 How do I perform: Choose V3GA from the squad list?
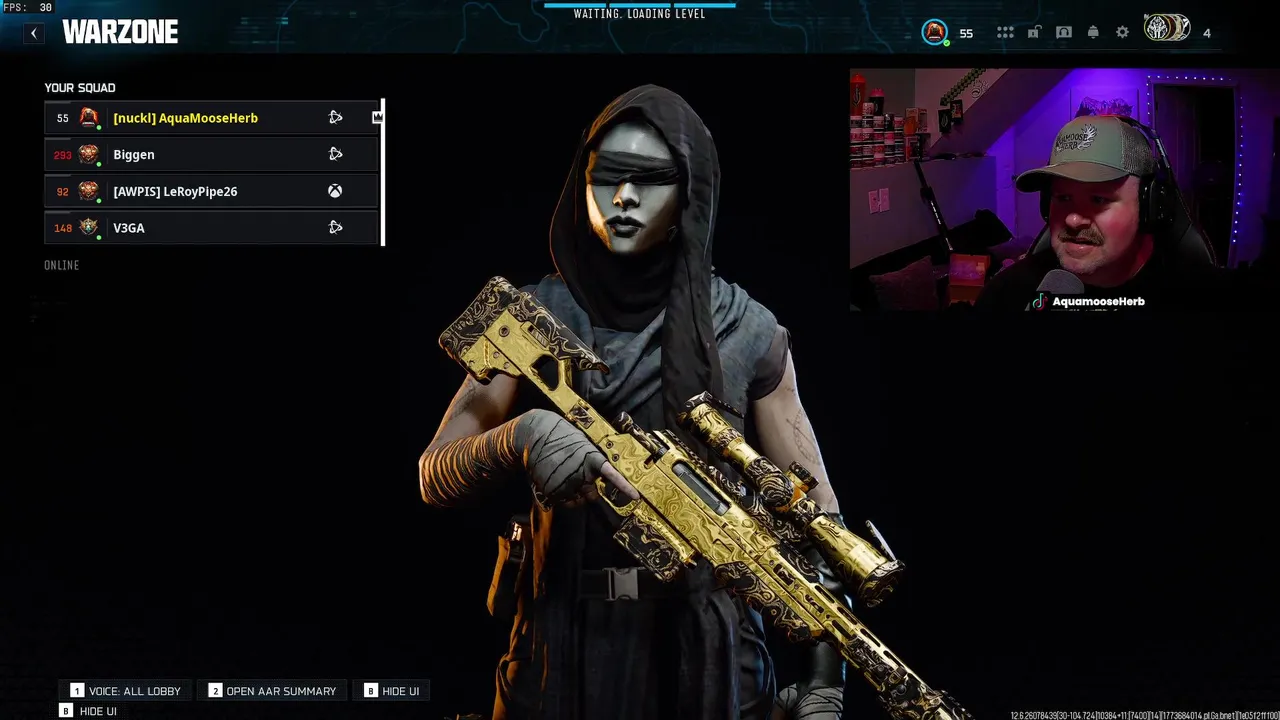tap(129, 228)
